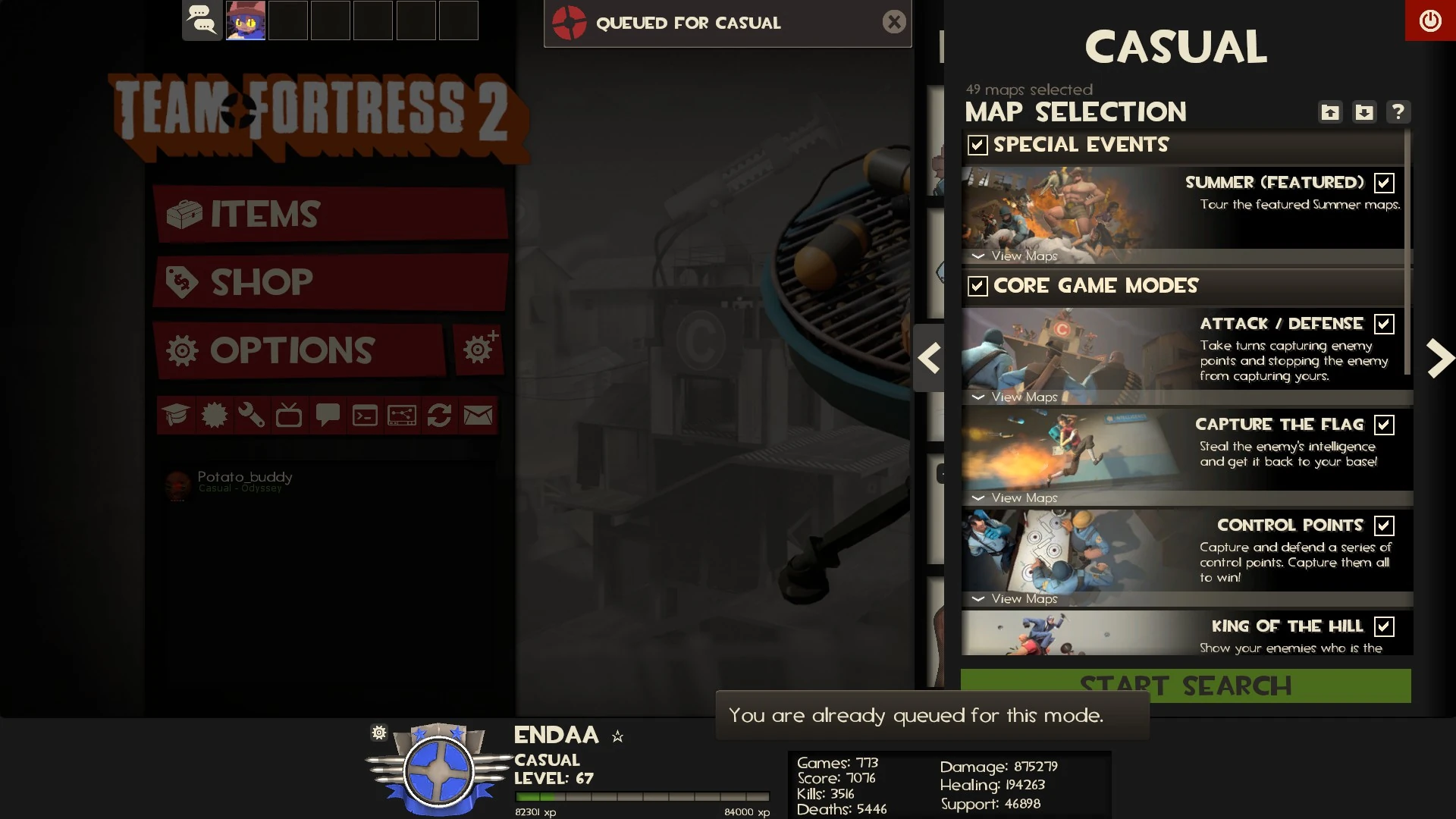Open the envelope contact icon
The image size is (1456, 819).
click(x=479, y=415)
